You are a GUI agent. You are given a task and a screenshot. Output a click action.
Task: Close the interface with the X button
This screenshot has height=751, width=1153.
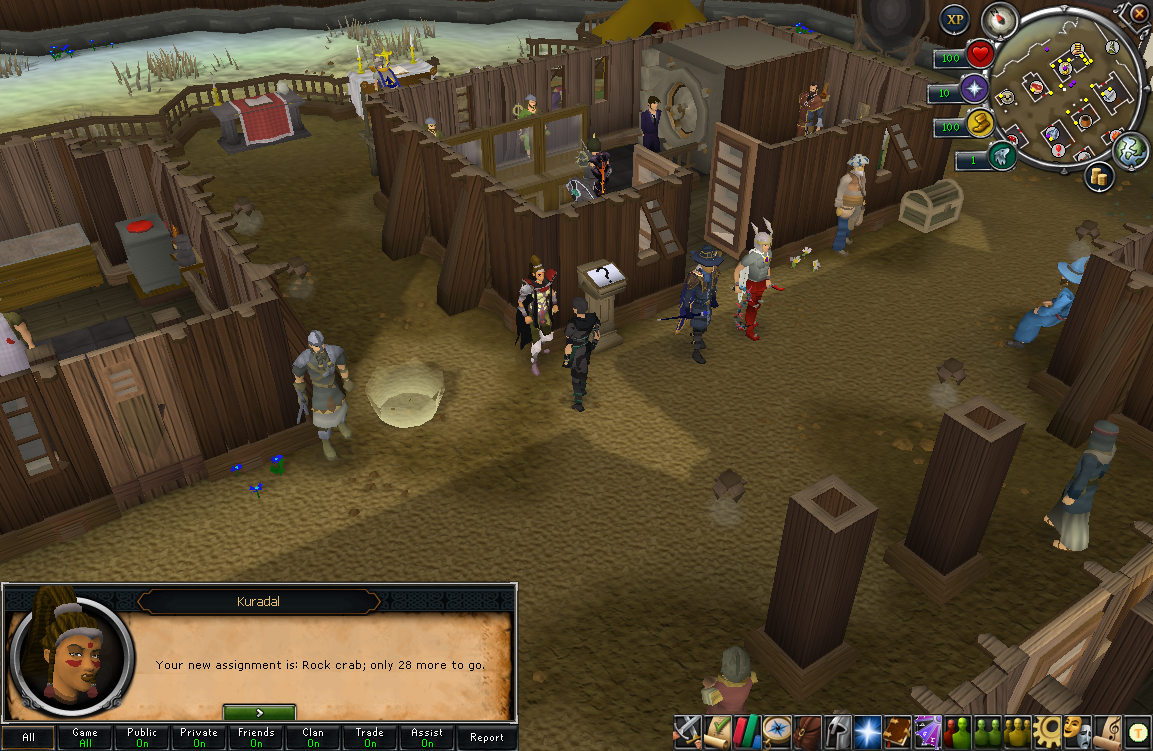tap(1139, 13)
